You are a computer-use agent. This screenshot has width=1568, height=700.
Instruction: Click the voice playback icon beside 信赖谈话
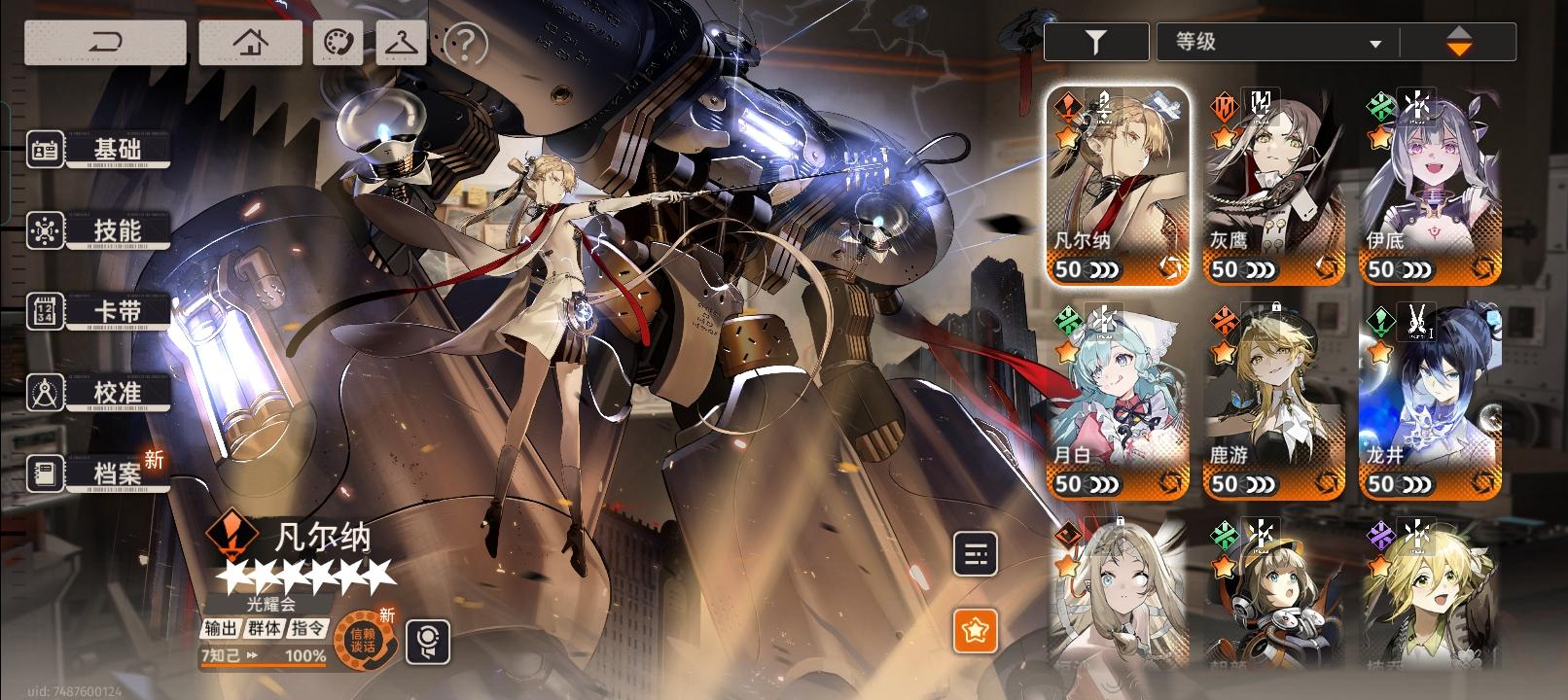click(x=431, y=639)
